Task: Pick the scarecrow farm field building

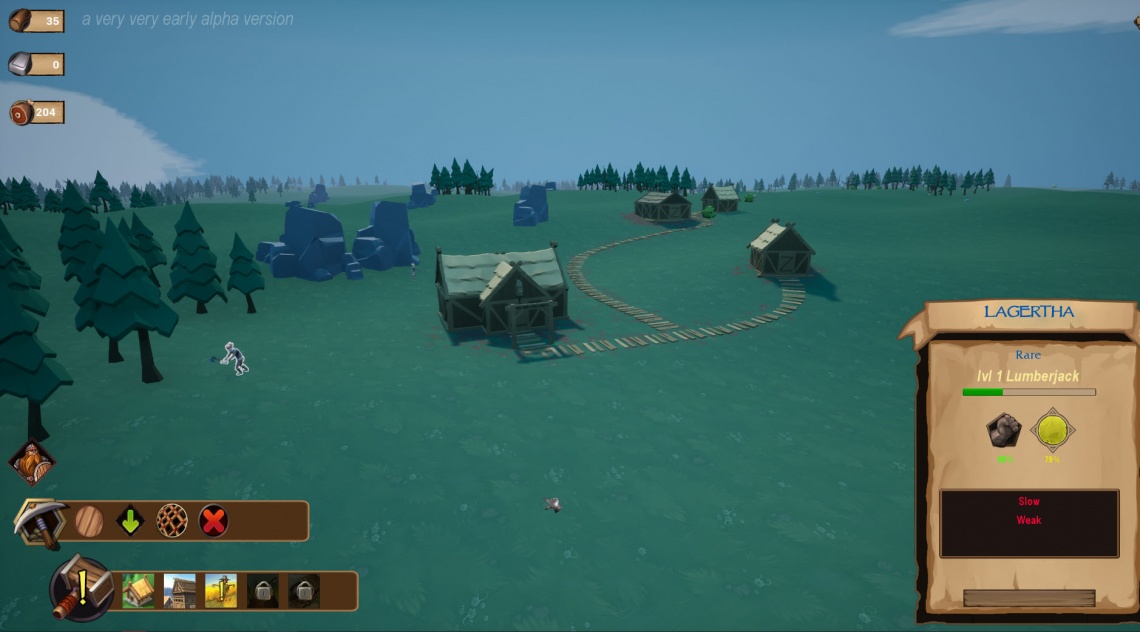Action: pos(221,591)
